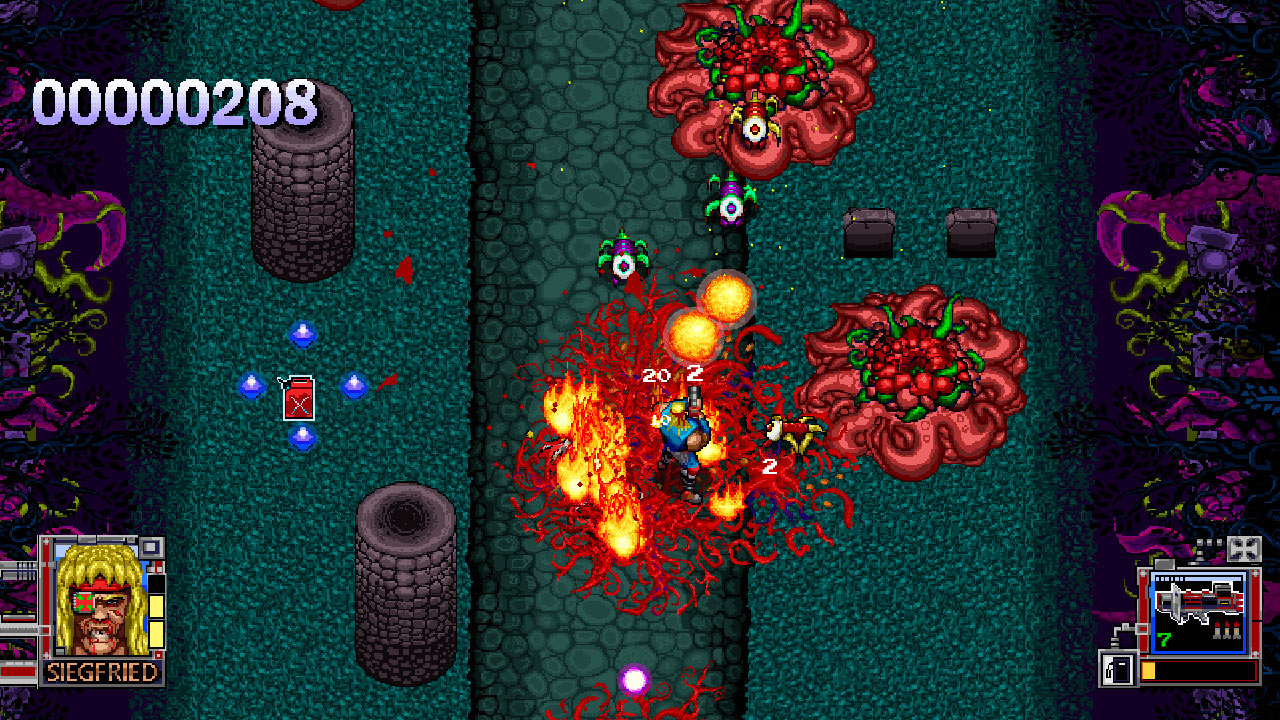Click the green ammo counter showing 7
Viewport: 1280px width, 720px height.
tap(1163, 638)
